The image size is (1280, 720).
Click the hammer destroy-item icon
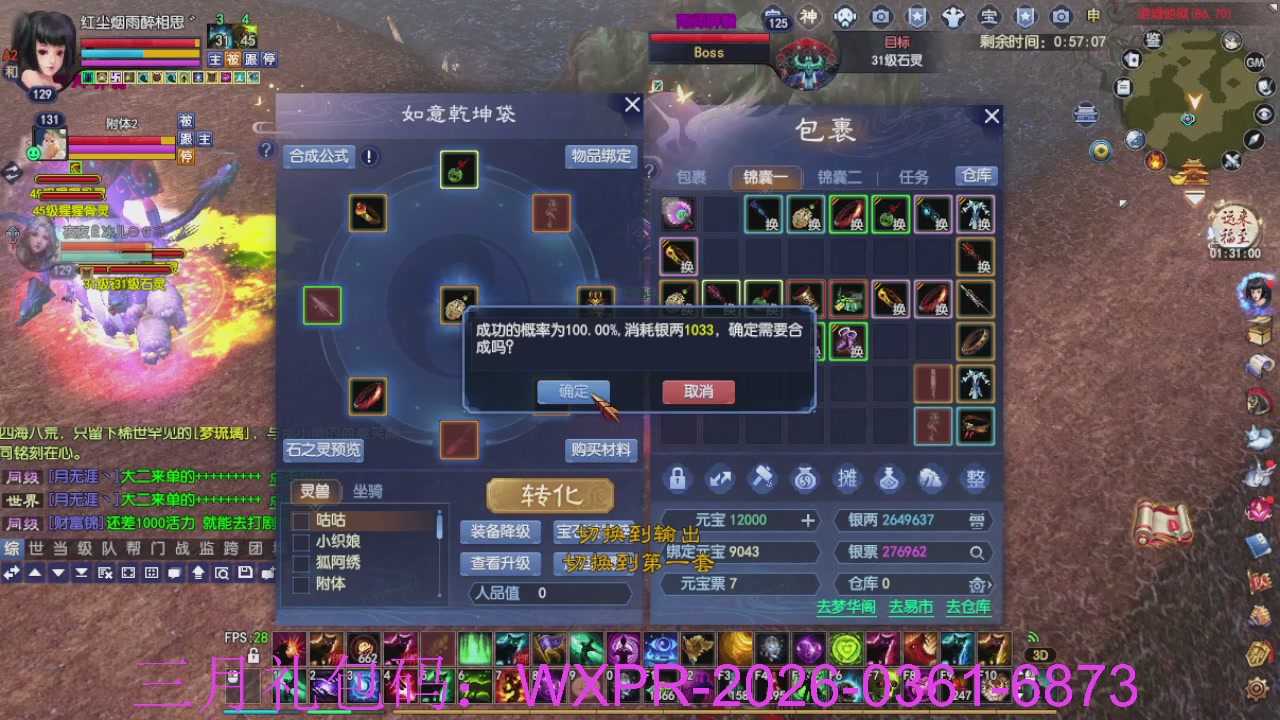pos(761,480)
